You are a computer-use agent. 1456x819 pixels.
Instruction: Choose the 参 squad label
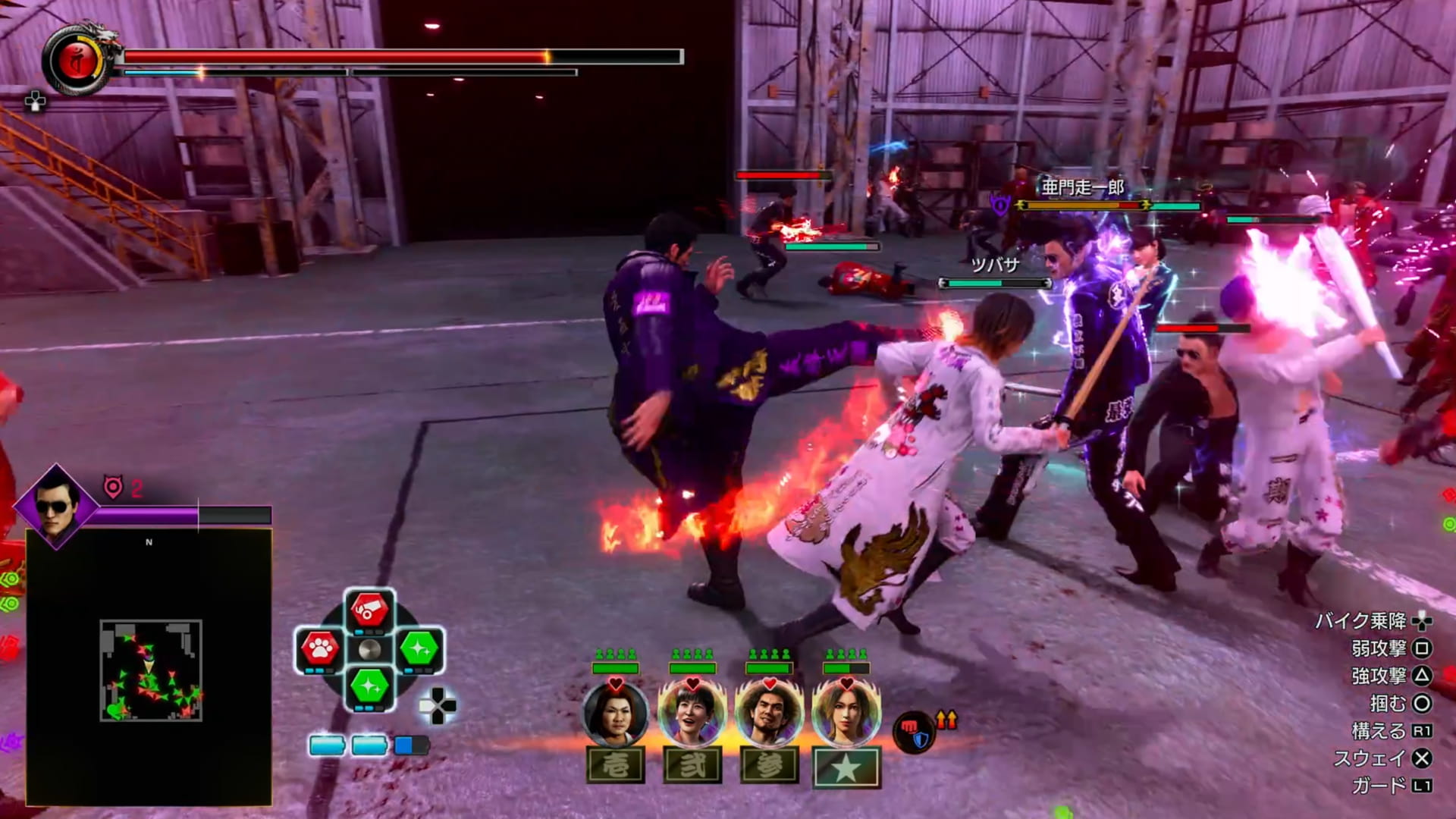click(769, 765)
